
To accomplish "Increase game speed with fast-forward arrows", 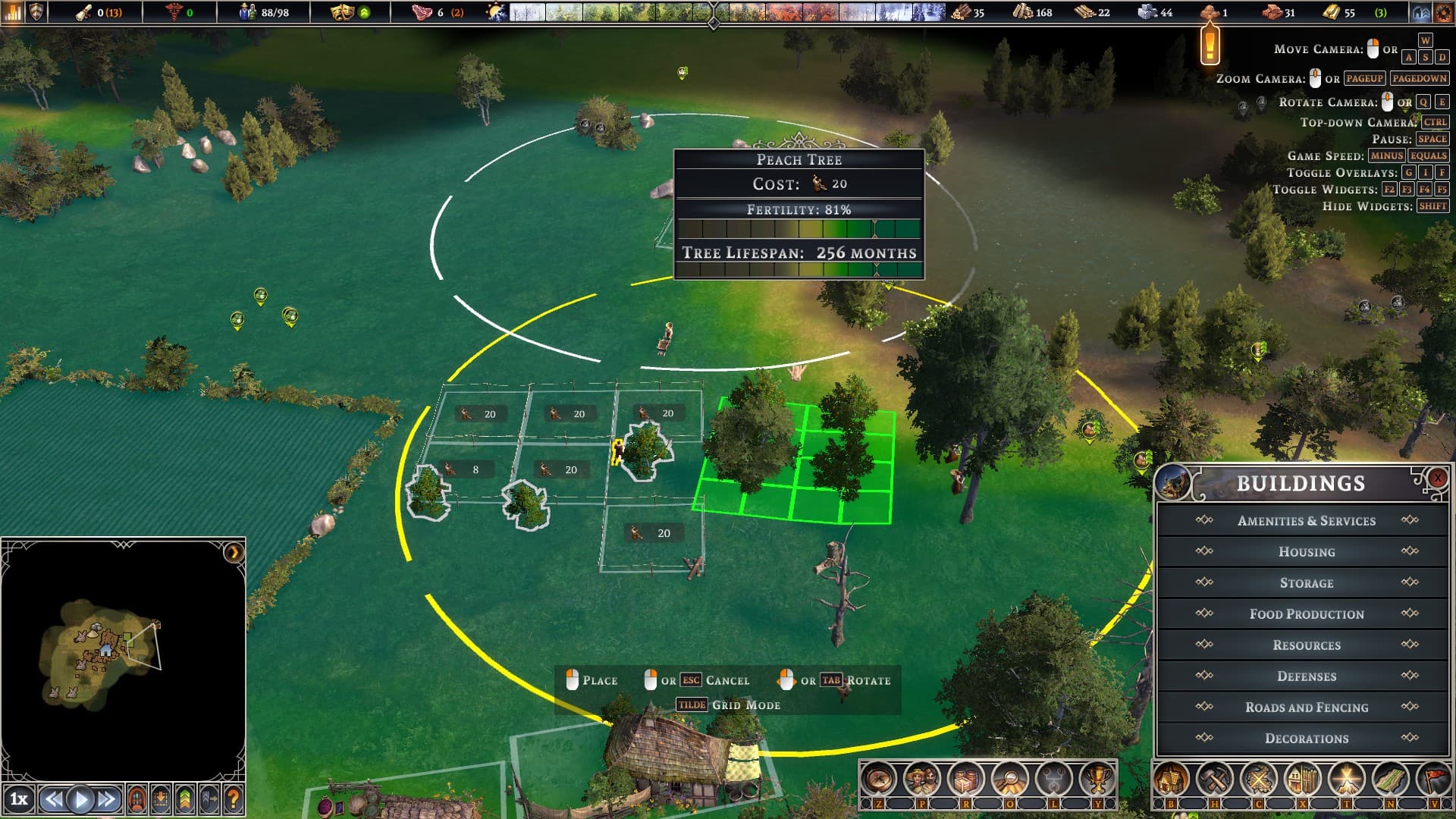I will click(107, 799).
